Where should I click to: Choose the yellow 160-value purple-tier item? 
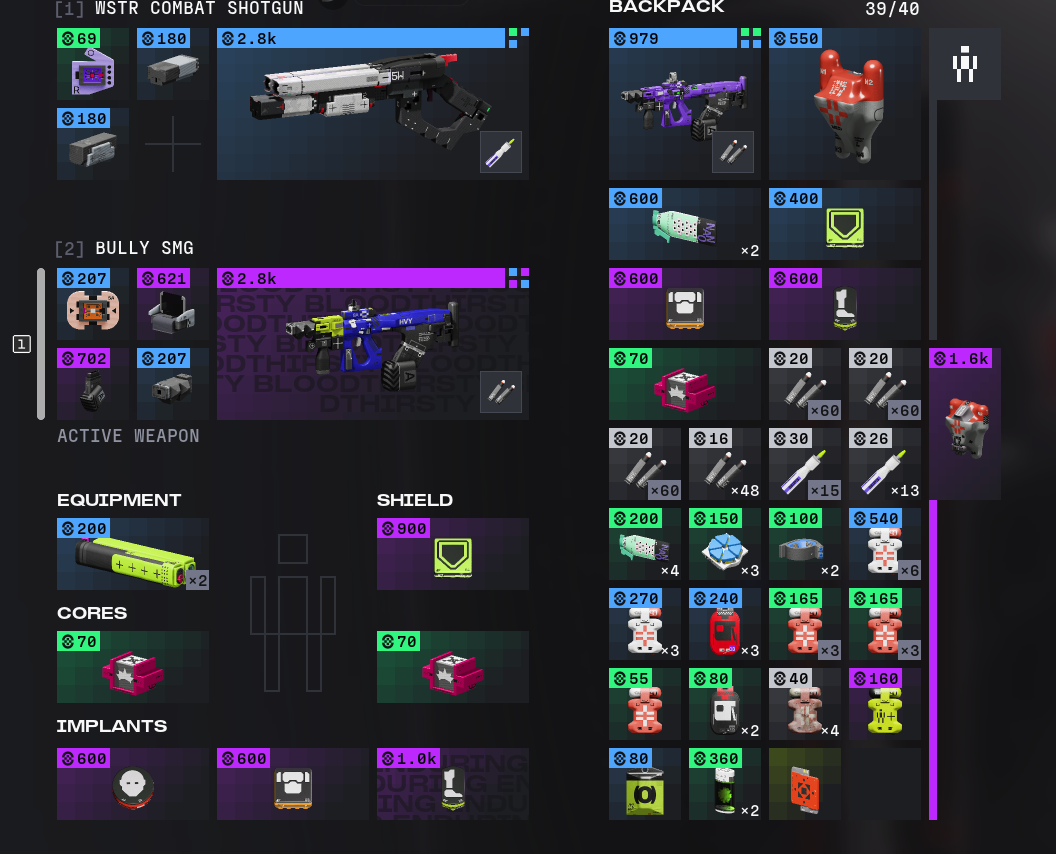click(x=884, y=704)
